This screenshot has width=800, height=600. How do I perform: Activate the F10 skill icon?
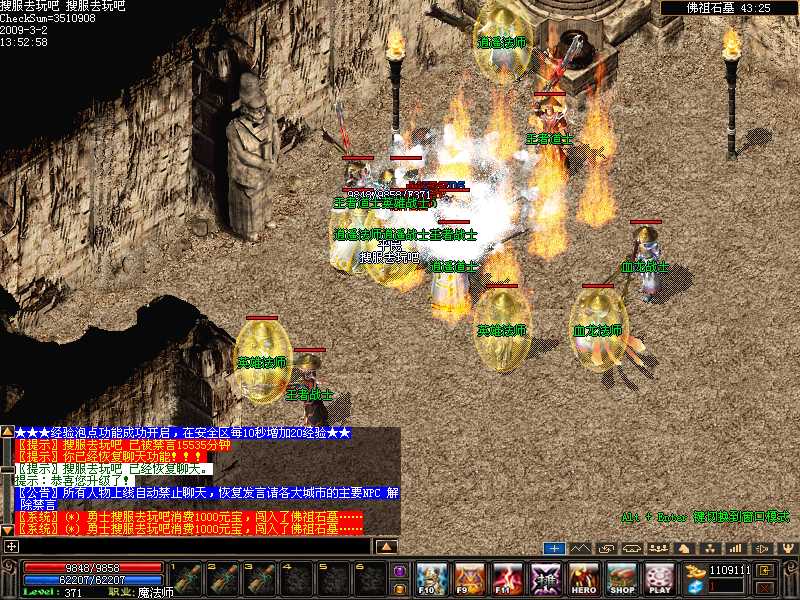coord(432,579)
